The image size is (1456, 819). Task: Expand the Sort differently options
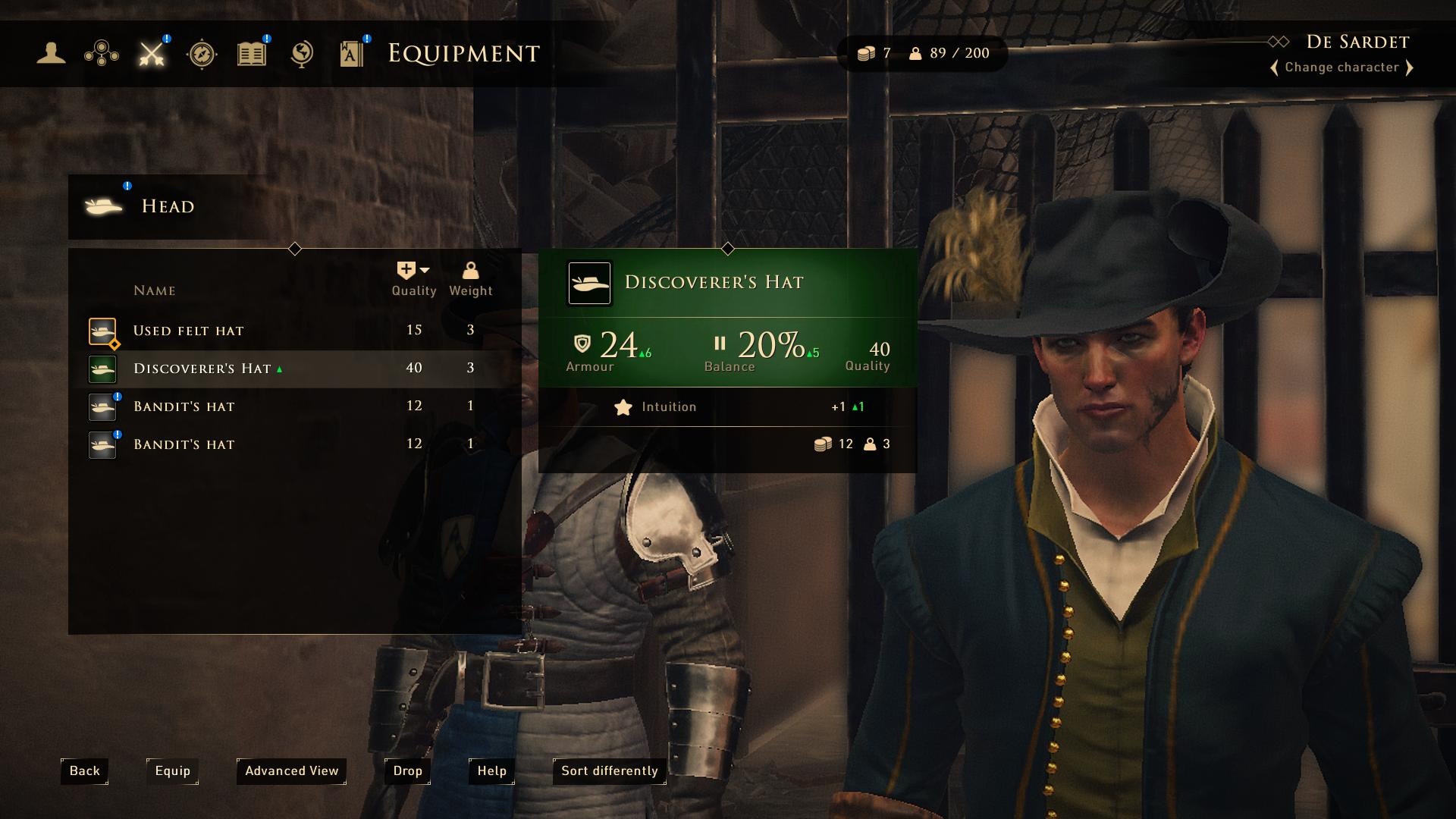click(x=608, y=771)
